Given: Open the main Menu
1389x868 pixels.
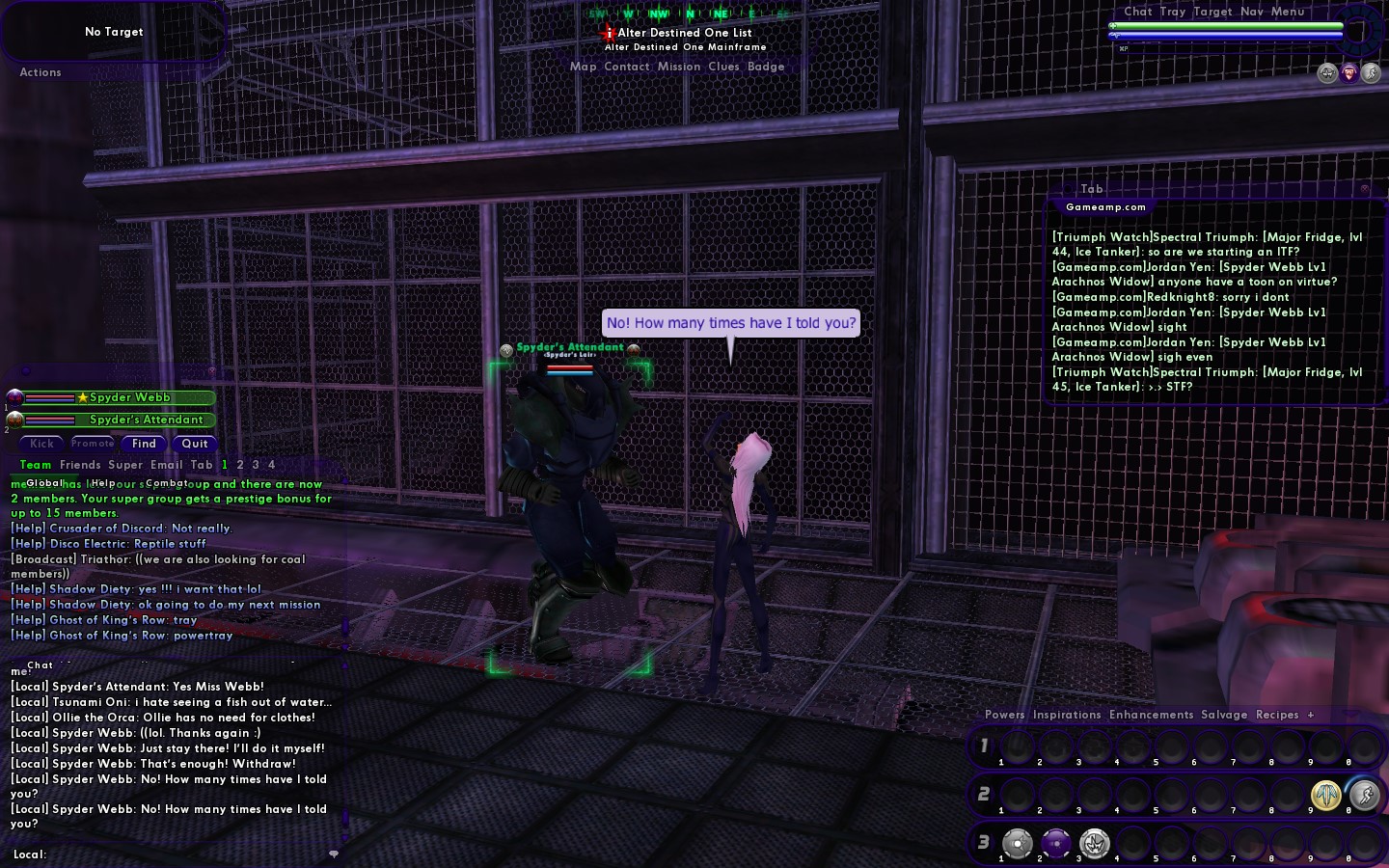Looking at the screenshot, I should click(x=1288, y=12).
